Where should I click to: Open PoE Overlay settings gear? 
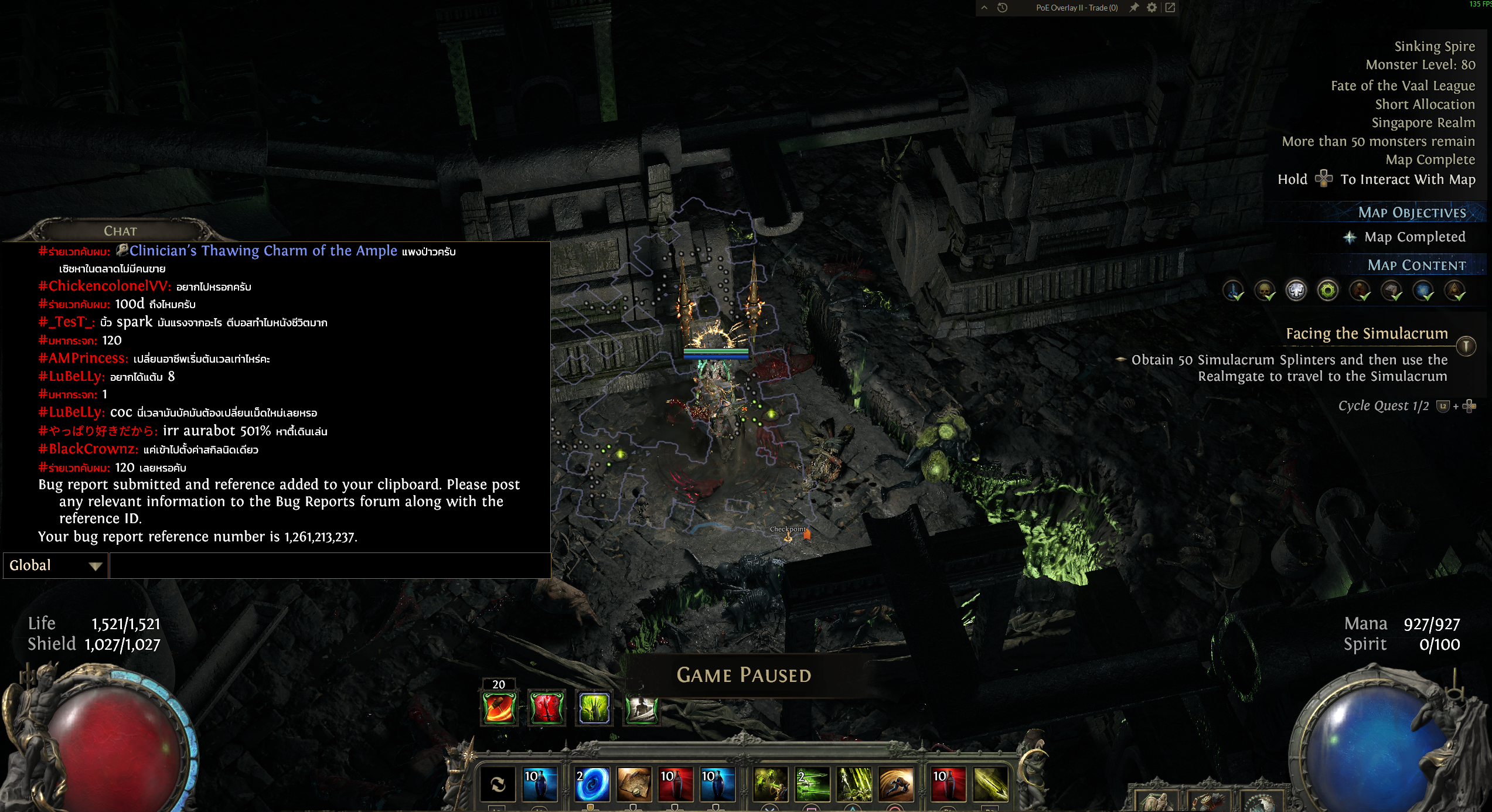pyautogui.click(x=1152, y=8)
